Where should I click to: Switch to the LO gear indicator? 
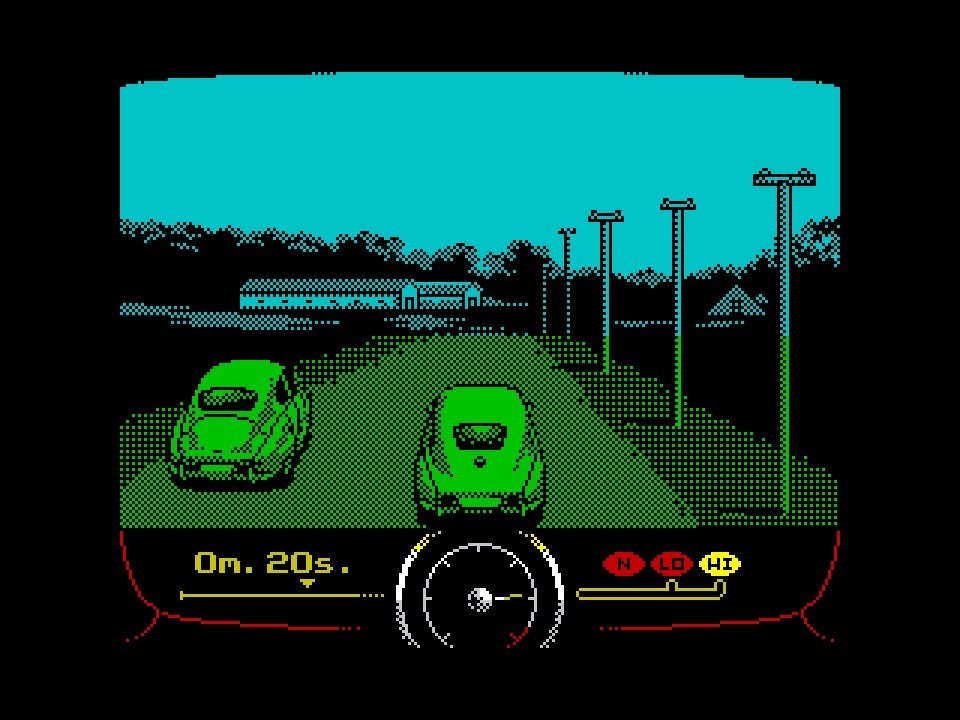tap(672, 564)
